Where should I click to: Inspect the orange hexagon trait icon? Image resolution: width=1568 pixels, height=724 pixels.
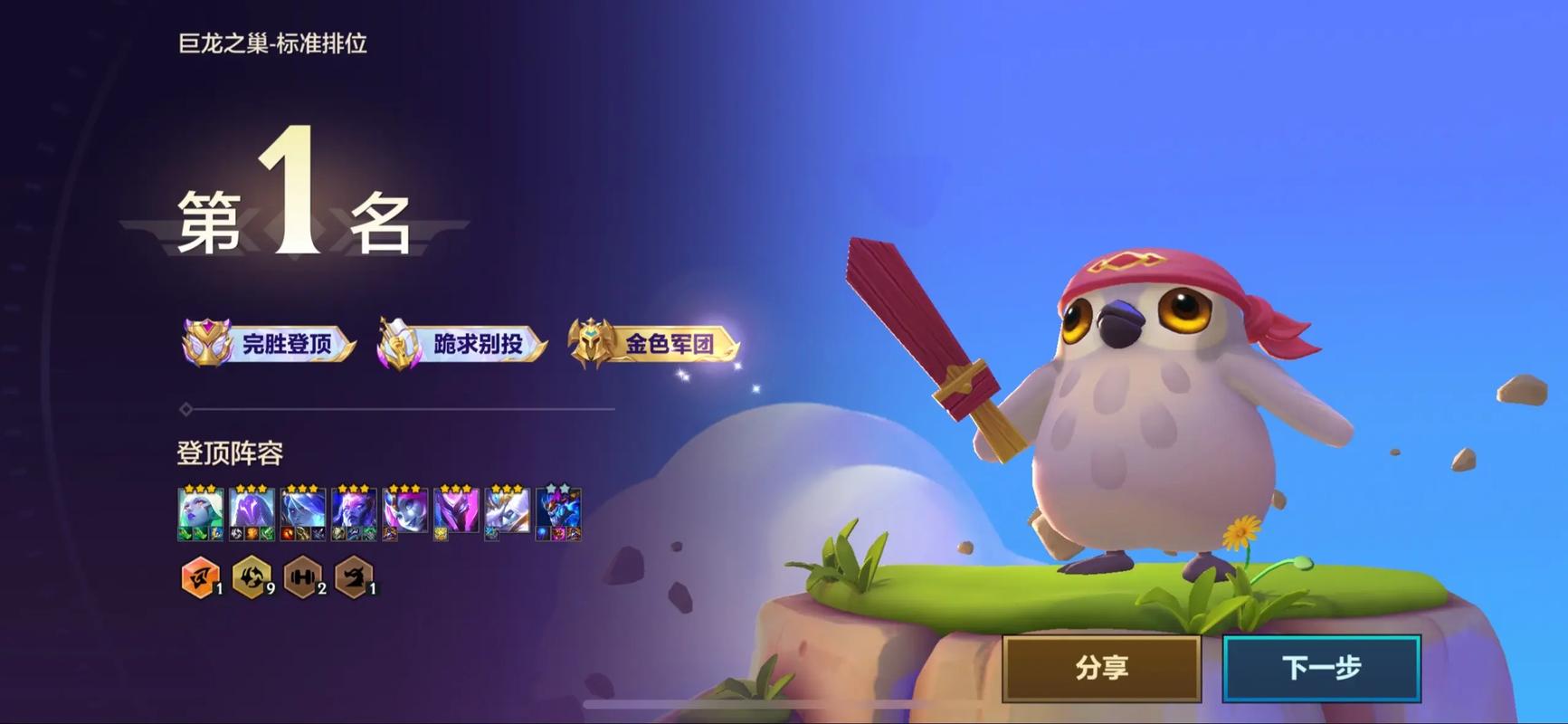click(x=200, y=576)
